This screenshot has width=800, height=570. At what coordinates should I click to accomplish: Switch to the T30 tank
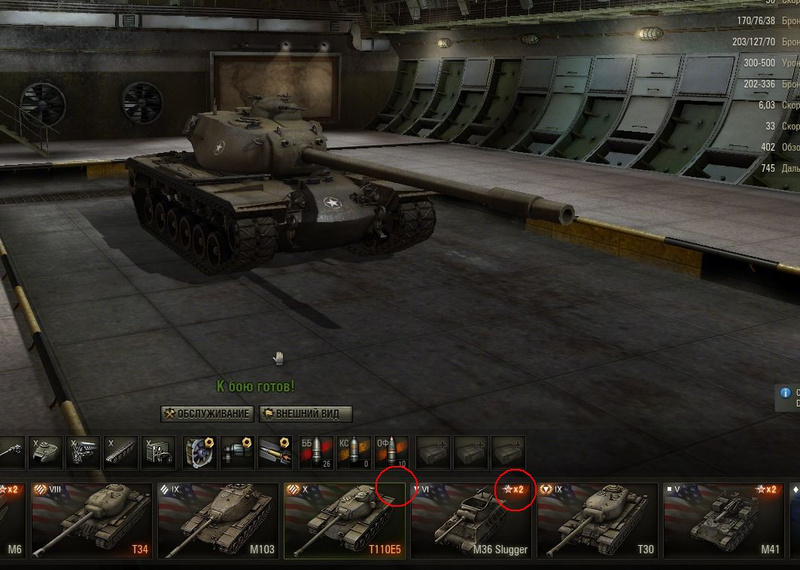[598, 520]
